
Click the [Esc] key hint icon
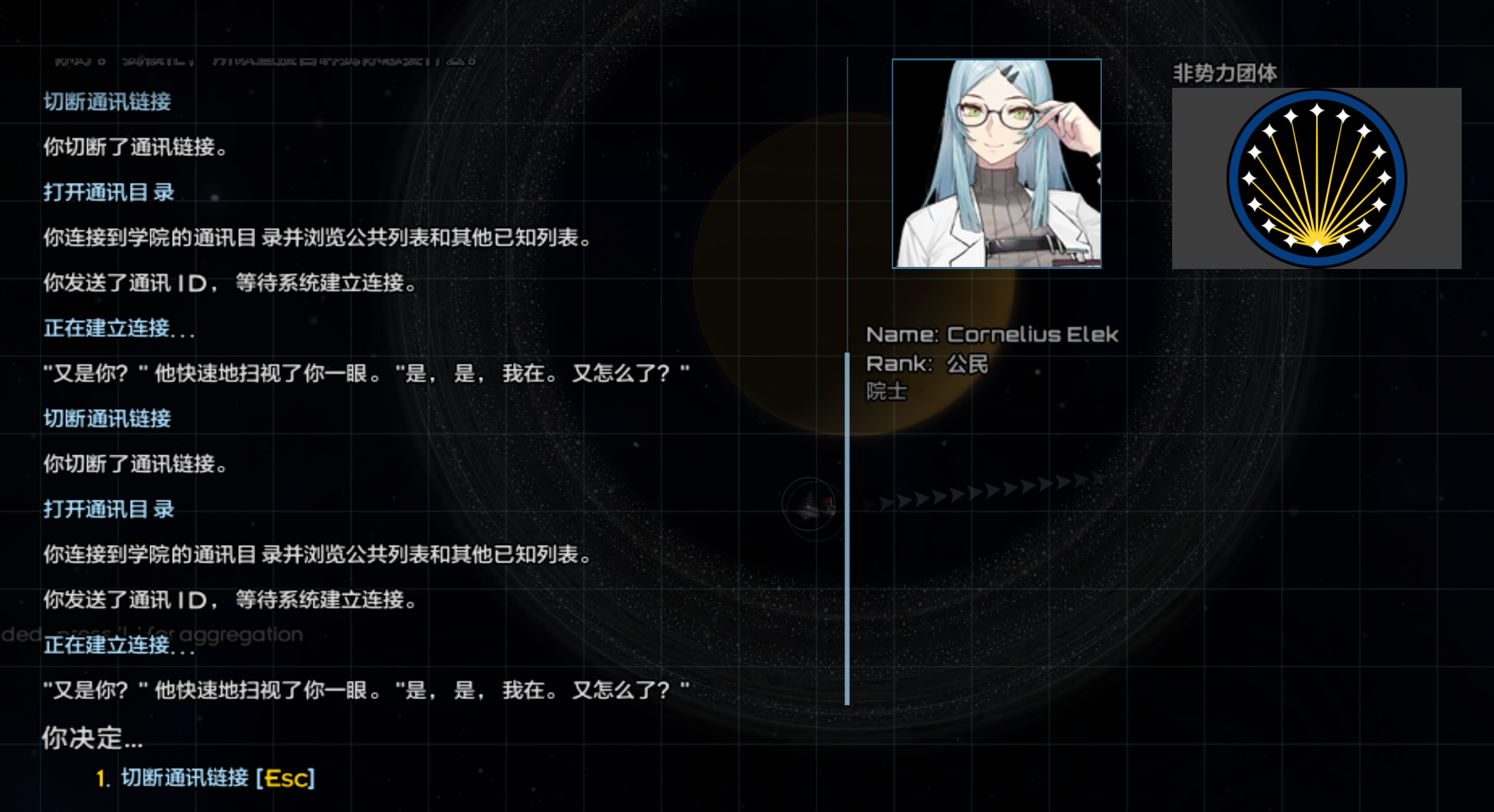tap(287, 778)
